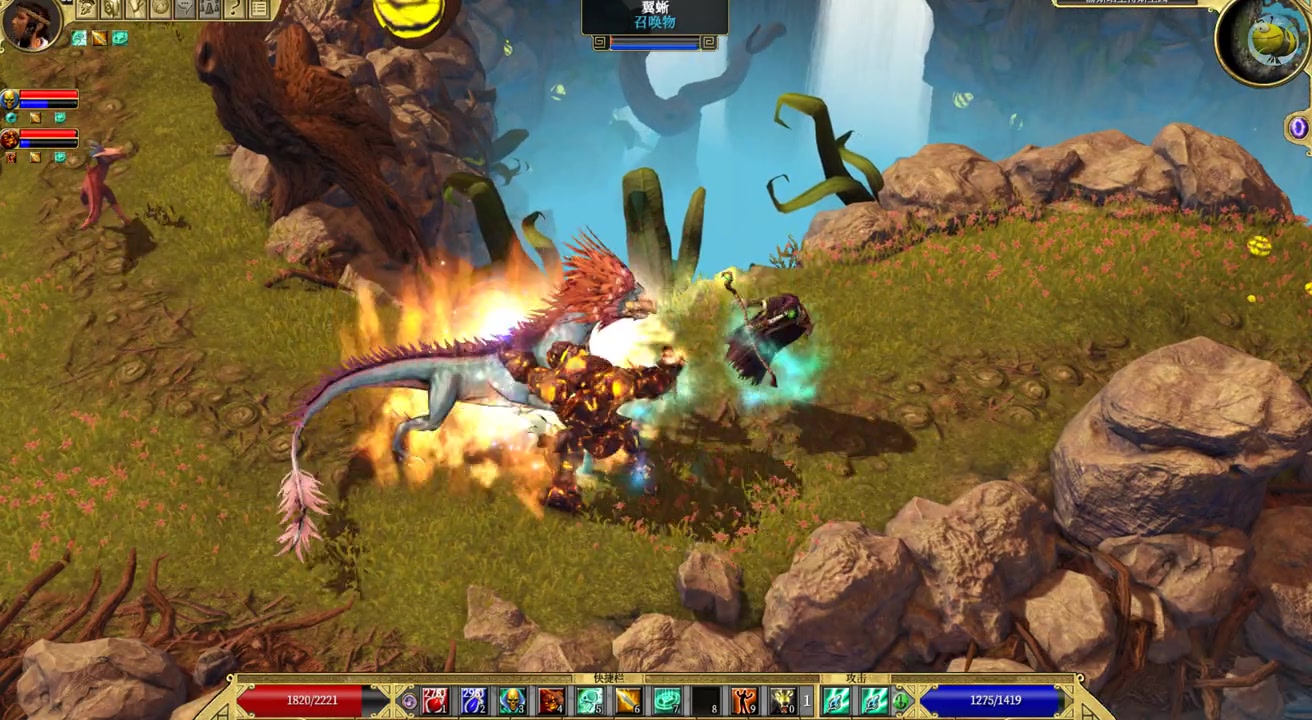Image resolution: width=1312 pixels, height=720 pixels.
Task: Open the list-icon quest log button
Action: [259, 9]
